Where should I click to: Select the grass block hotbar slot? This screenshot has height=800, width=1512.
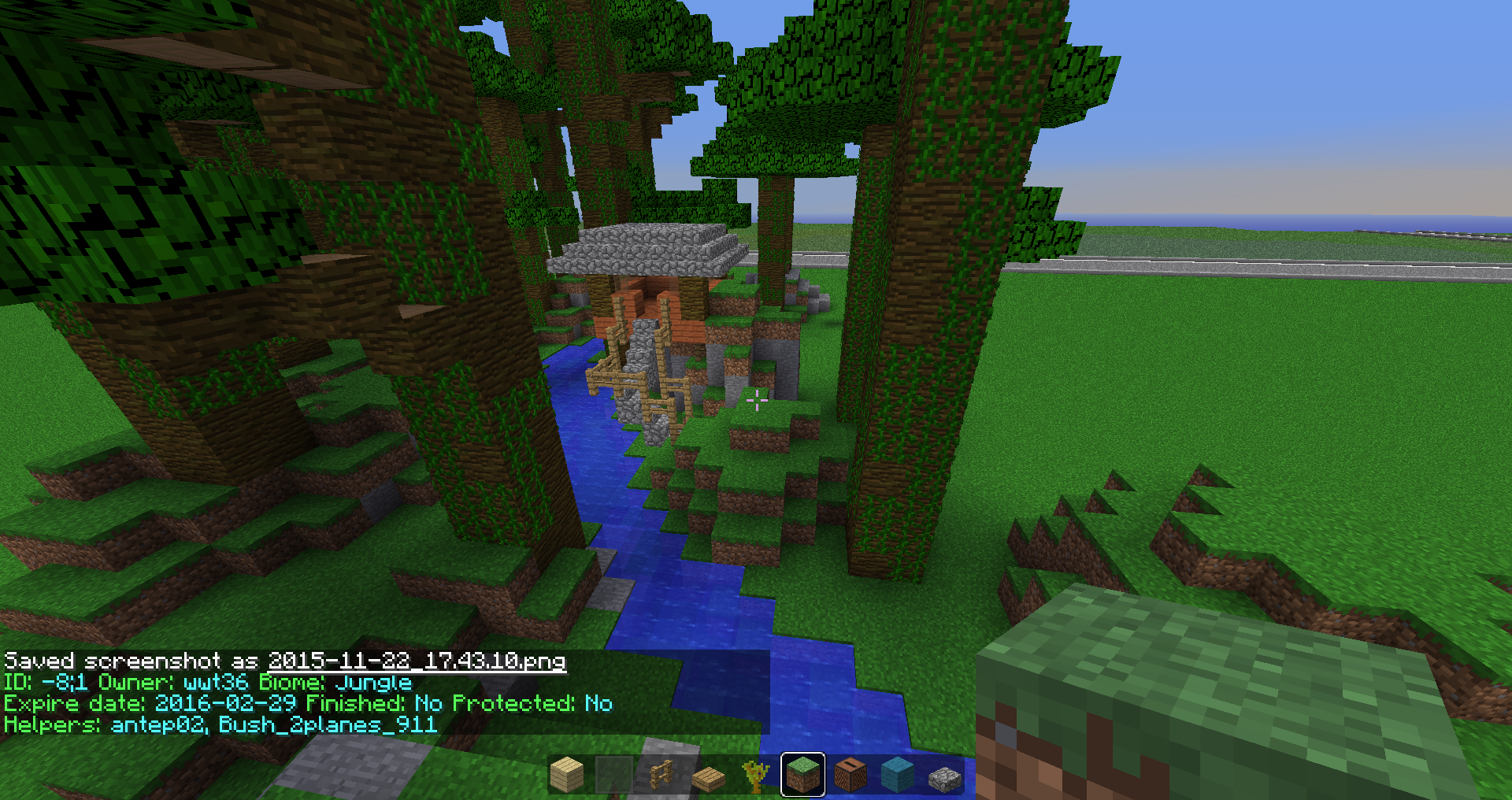(x=803, y=775)
